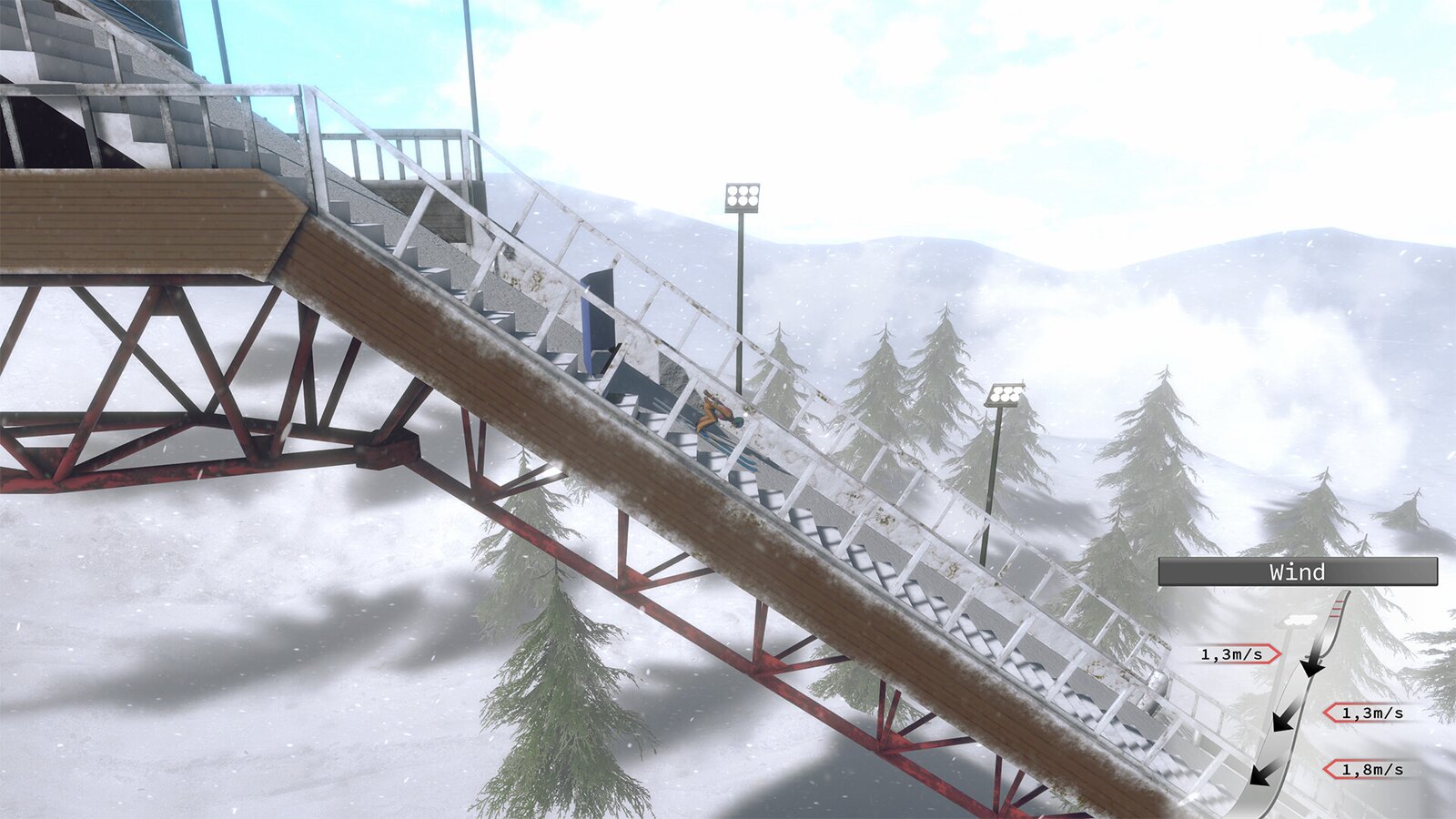This screenshot has height=819, width=1456.
Task: Click the middle wind arrow on the hill profile
Action: click(x=1283, y=721)
